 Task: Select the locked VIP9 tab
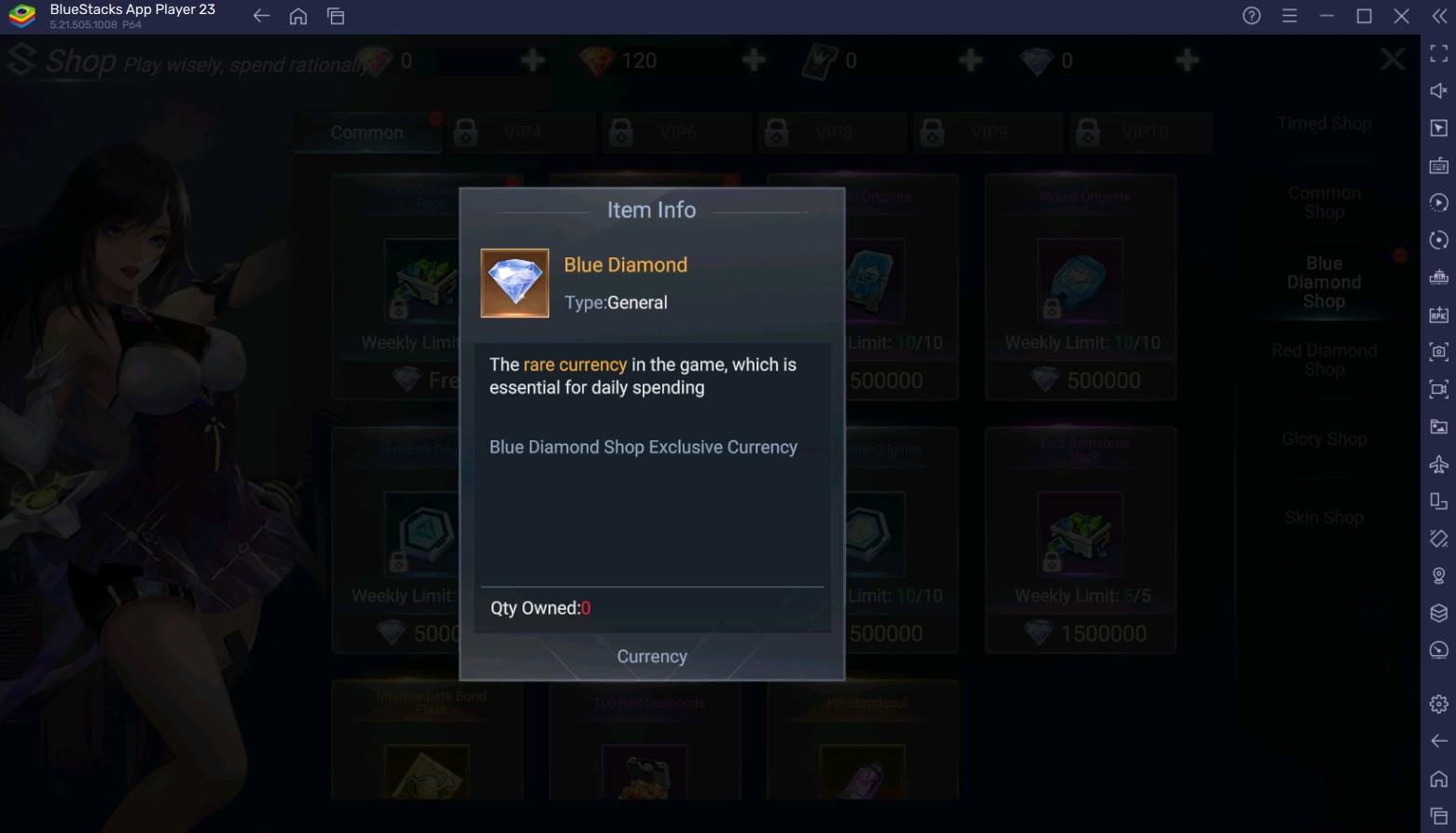click(988, 132)
